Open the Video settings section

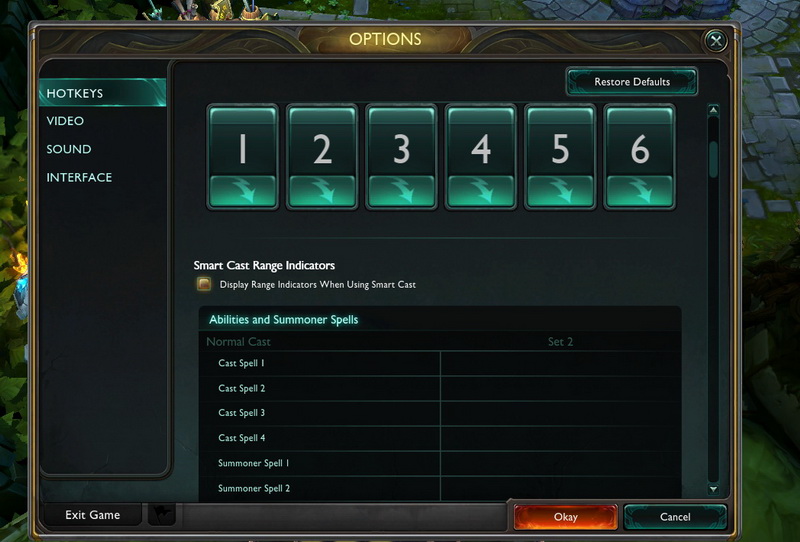(x=65, y=121)
